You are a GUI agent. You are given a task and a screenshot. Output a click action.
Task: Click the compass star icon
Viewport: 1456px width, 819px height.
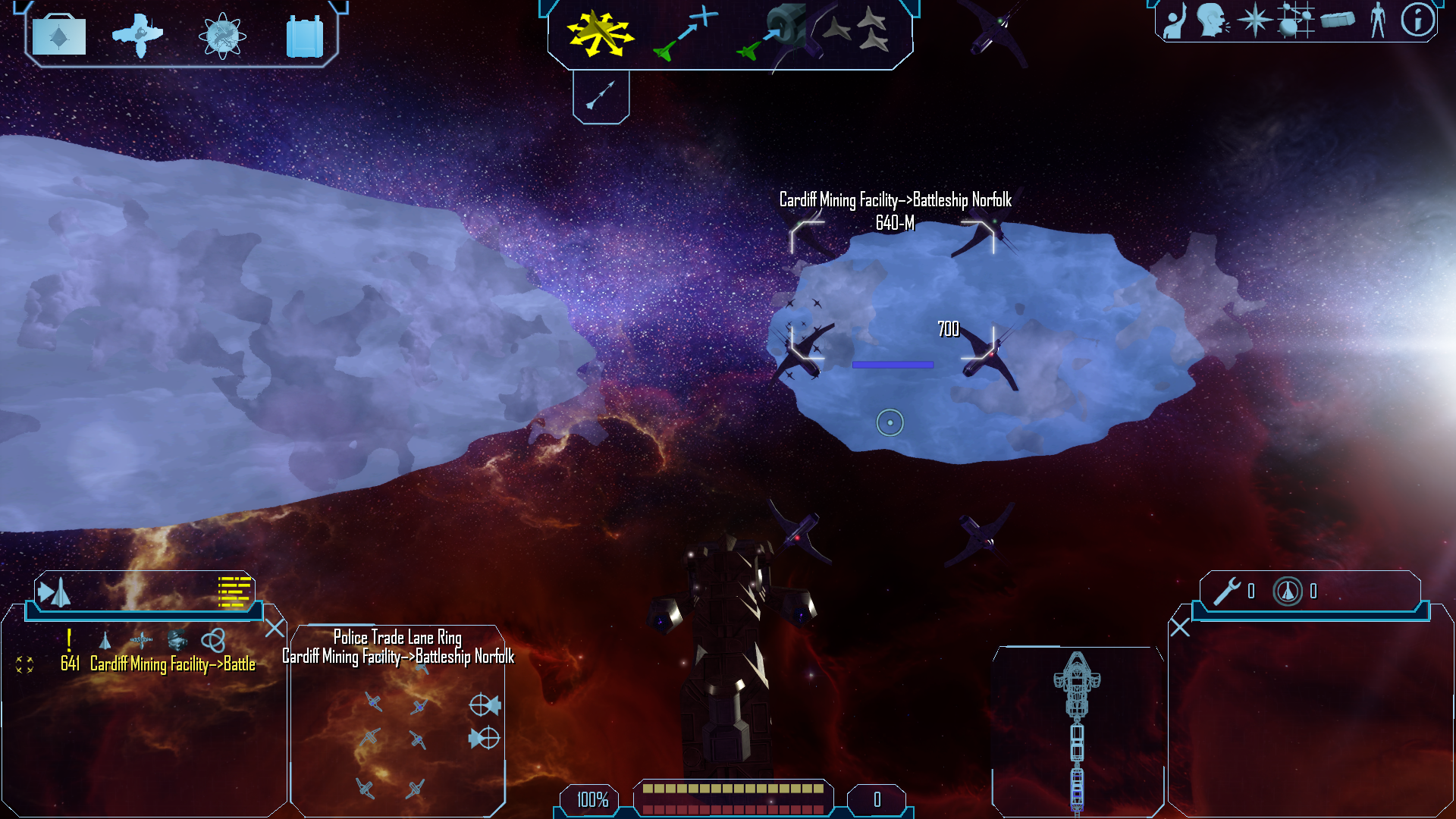click(x=1254, y=20)
